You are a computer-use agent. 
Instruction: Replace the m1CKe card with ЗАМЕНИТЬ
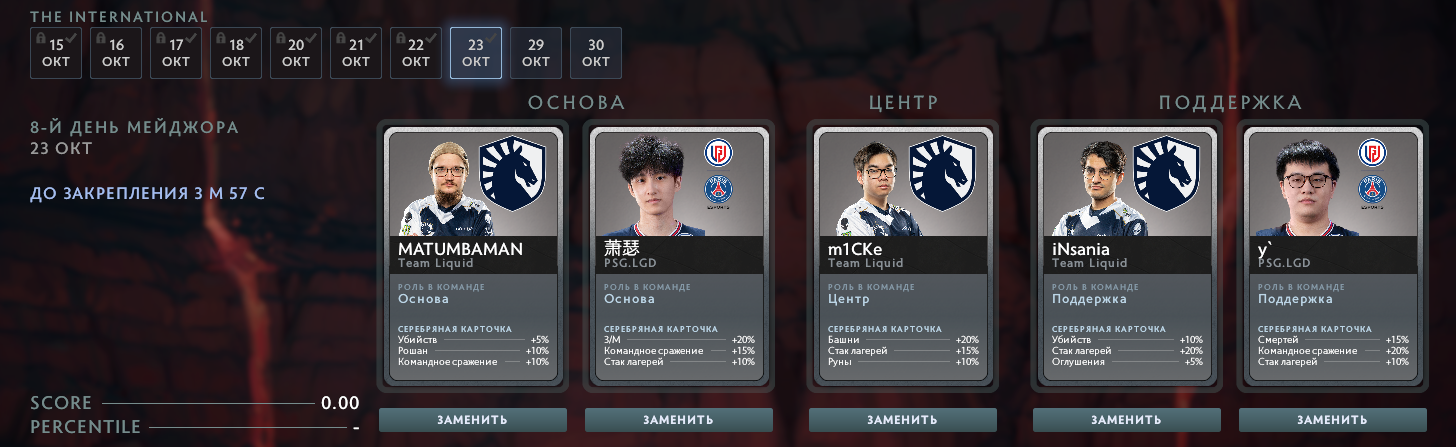(903, 420)
